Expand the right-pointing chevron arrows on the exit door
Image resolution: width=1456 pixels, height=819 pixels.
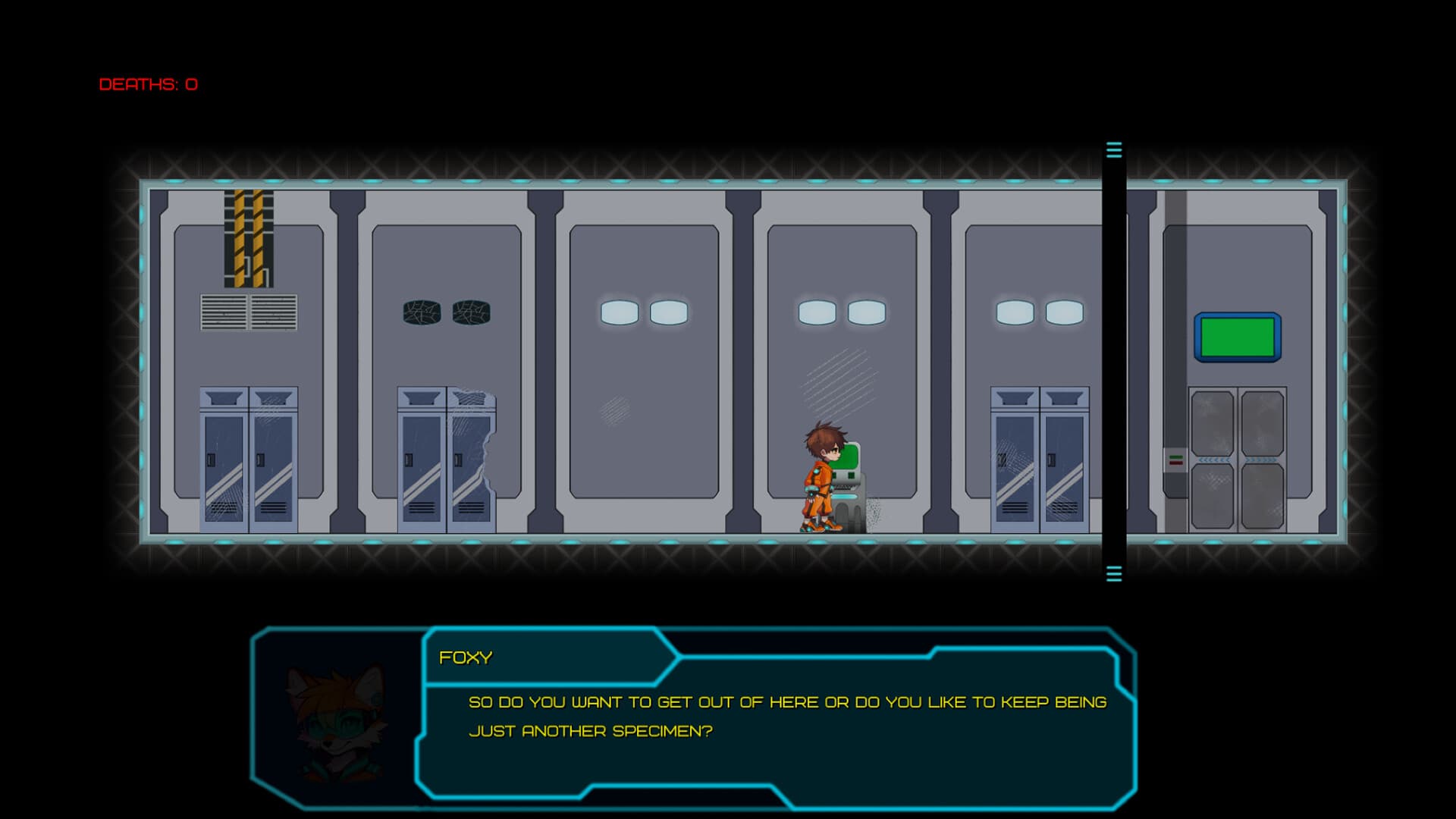tap(1261, 460)
